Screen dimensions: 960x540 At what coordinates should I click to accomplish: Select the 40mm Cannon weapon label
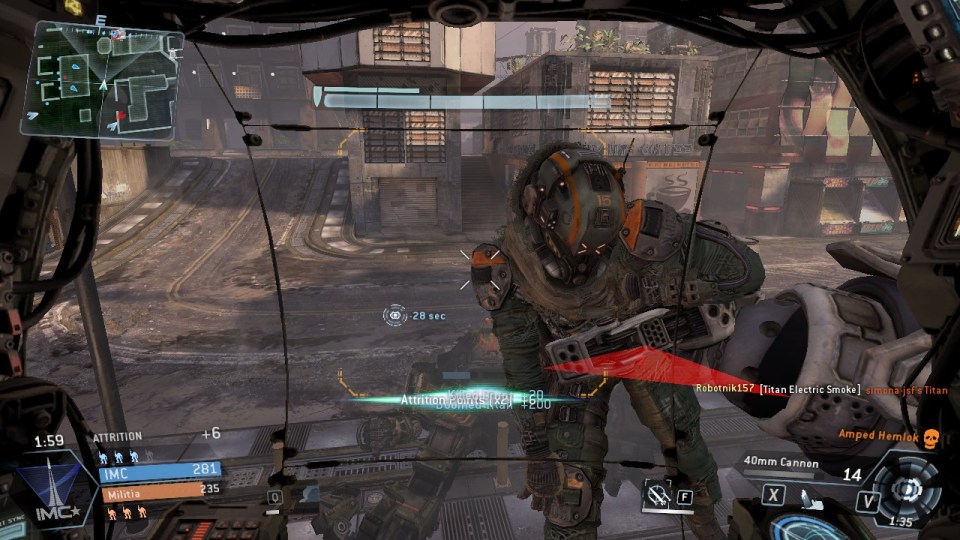coord(781,463)
